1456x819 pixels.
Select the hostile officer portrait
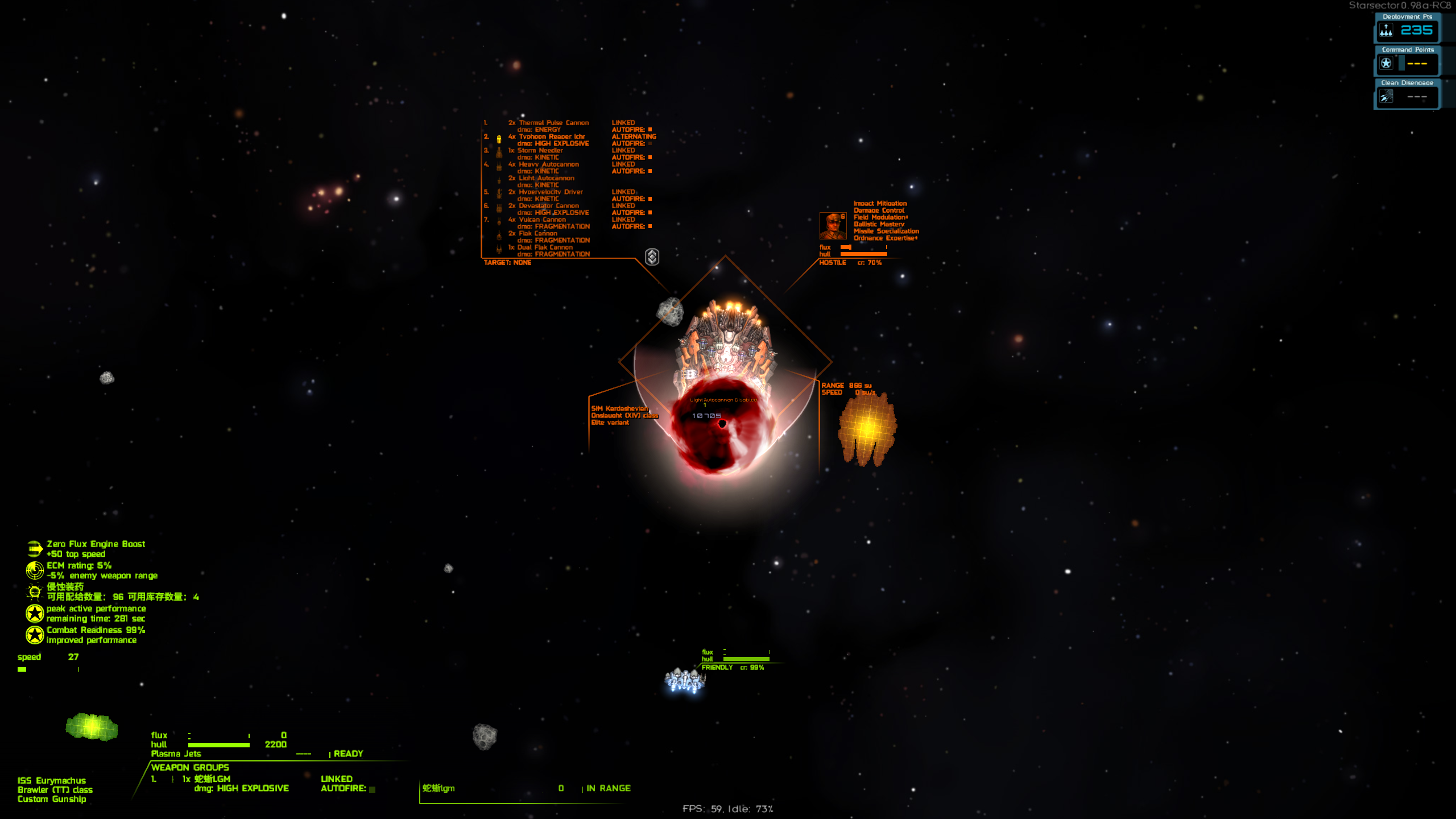[833, 226]
